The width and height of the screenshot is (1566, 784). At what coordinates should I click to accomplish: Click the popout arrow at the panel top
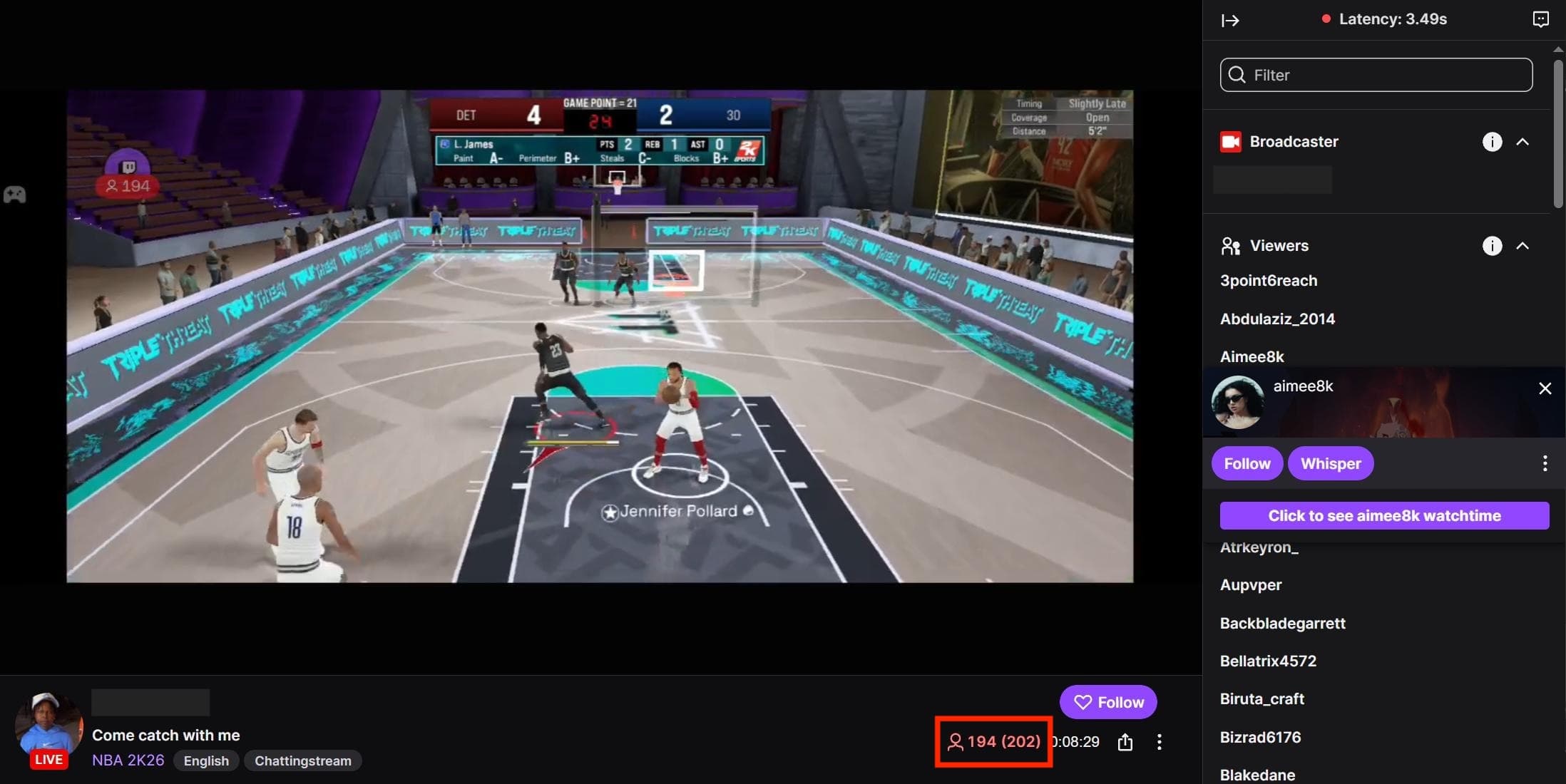point(1231,21)
